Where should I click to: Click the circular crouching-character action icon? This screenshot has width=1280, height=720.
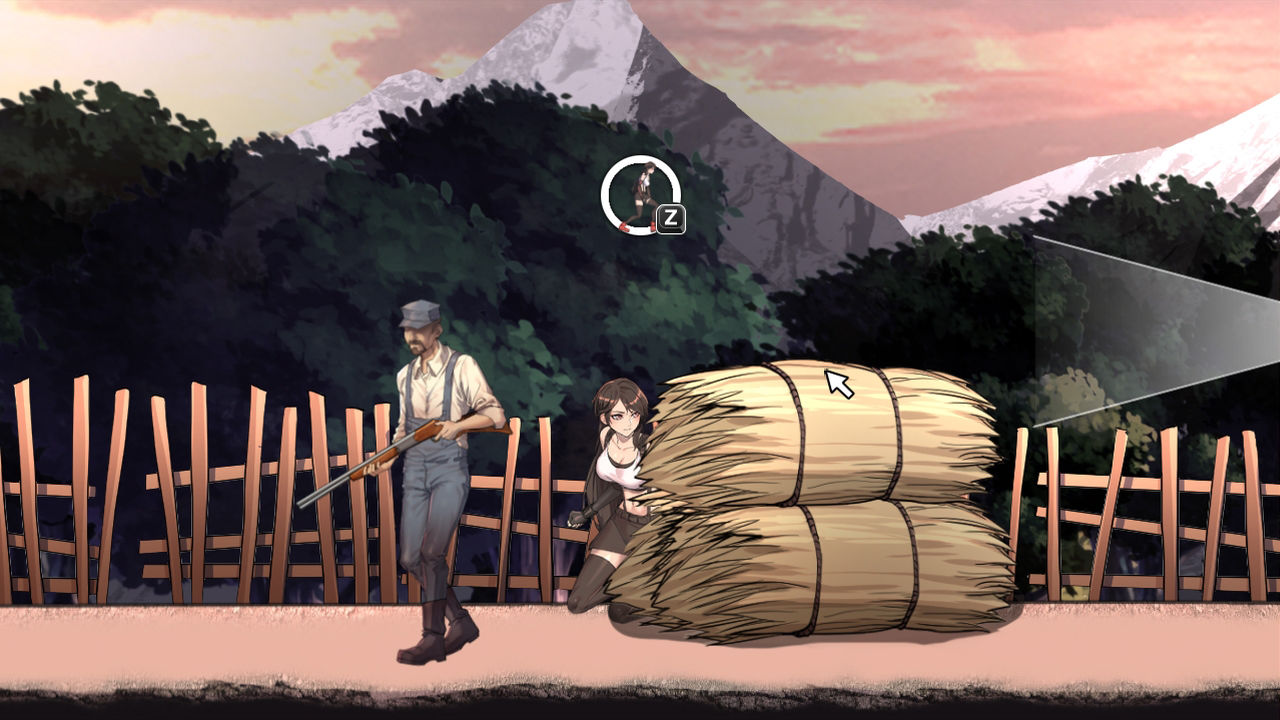tap(640, 195)
